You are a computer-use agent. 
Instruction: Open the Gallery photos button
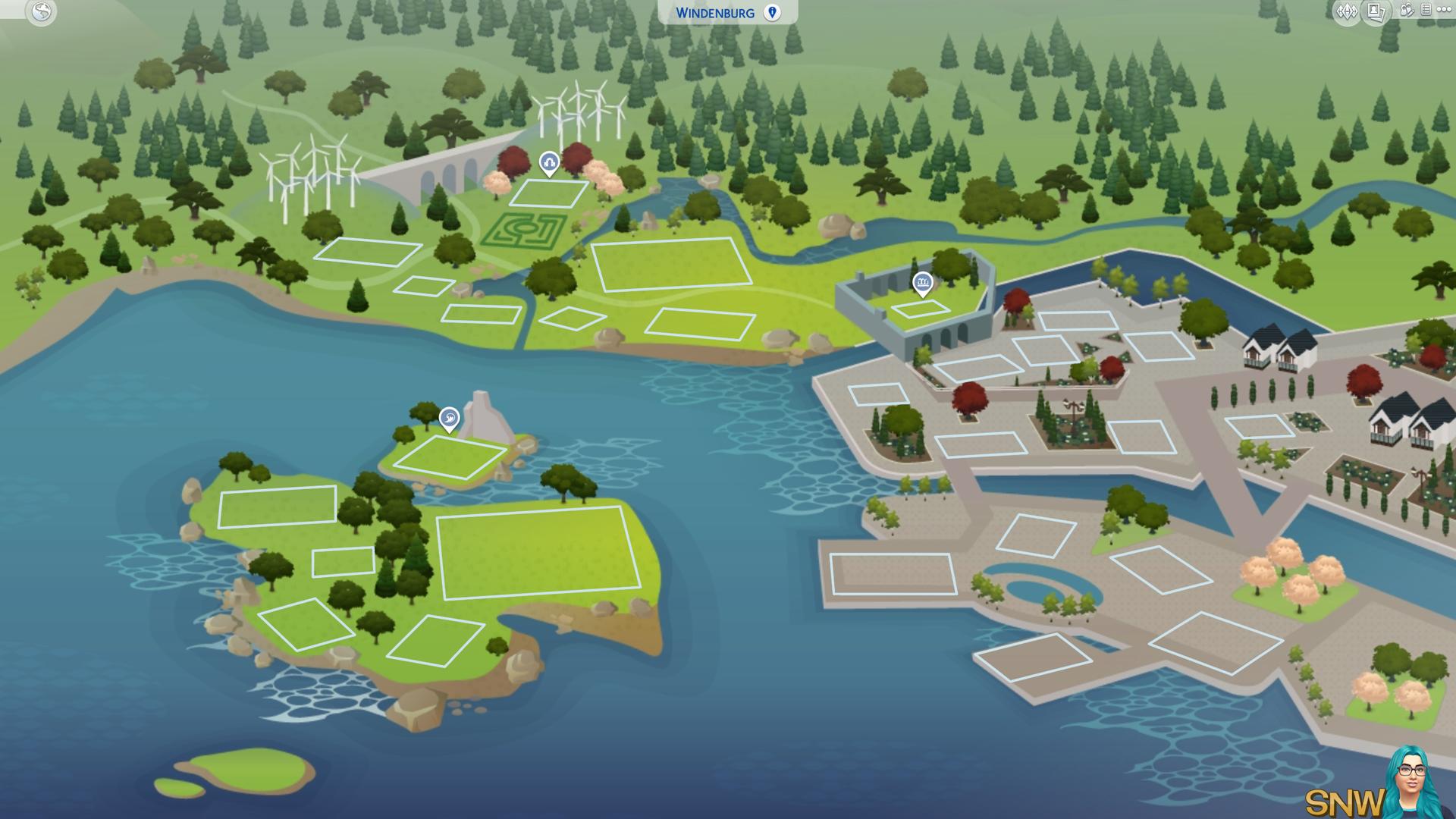pos(1376,11)
